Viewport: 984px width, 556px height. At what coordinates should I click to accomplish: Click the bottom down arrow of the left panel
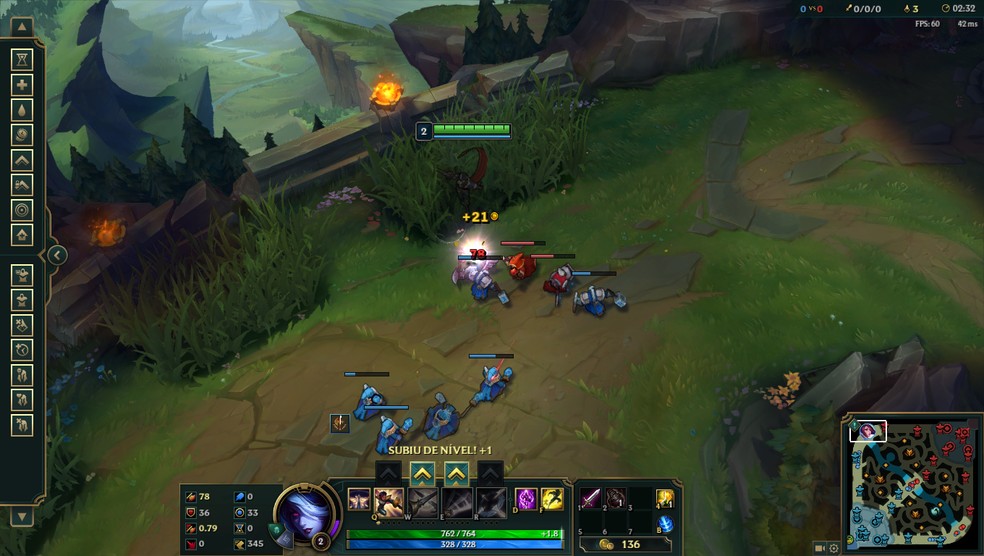22,517
